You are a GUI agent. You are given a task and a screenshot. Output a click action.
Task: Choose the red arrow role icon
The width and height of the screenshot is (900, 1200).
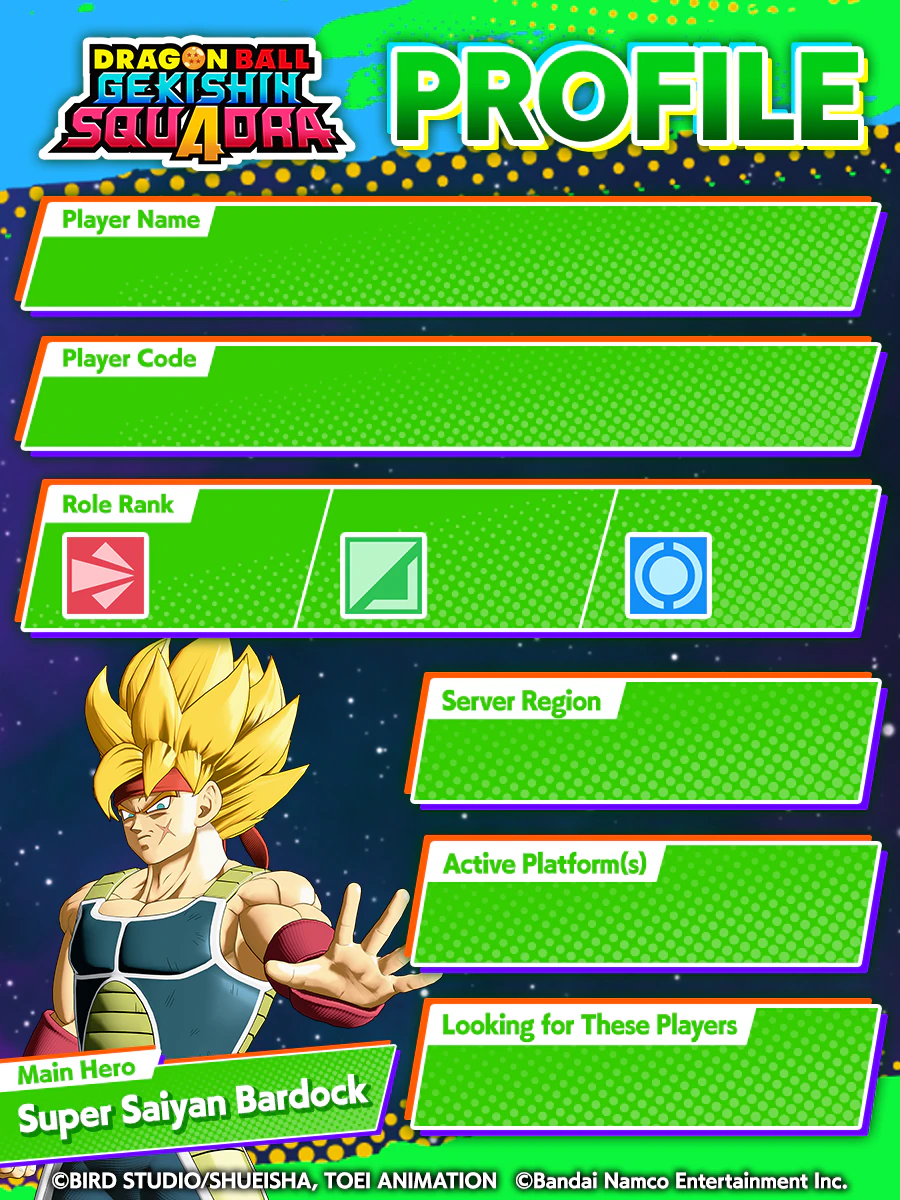[106, 575]
